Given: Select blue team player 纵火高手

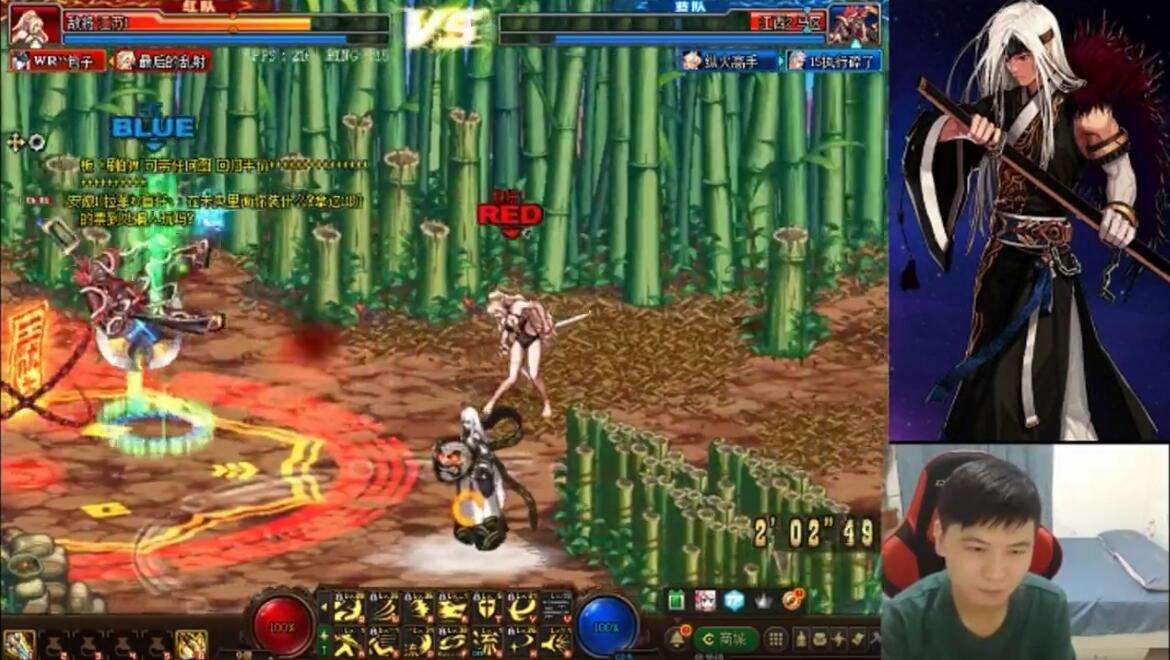Looking at the screenshot, I should click(730, 61).
